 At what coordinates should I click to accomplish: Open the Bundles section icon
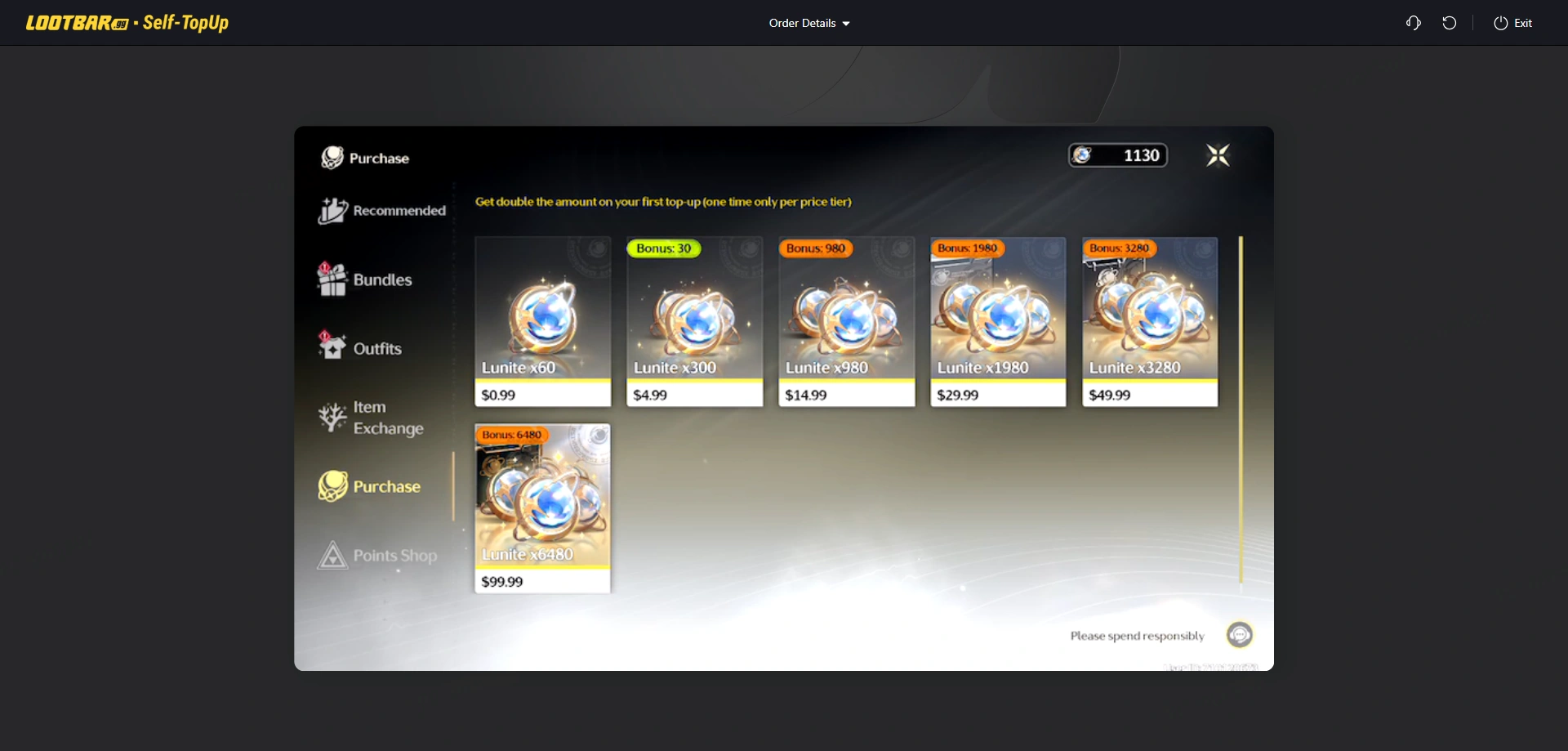[333, 279]
